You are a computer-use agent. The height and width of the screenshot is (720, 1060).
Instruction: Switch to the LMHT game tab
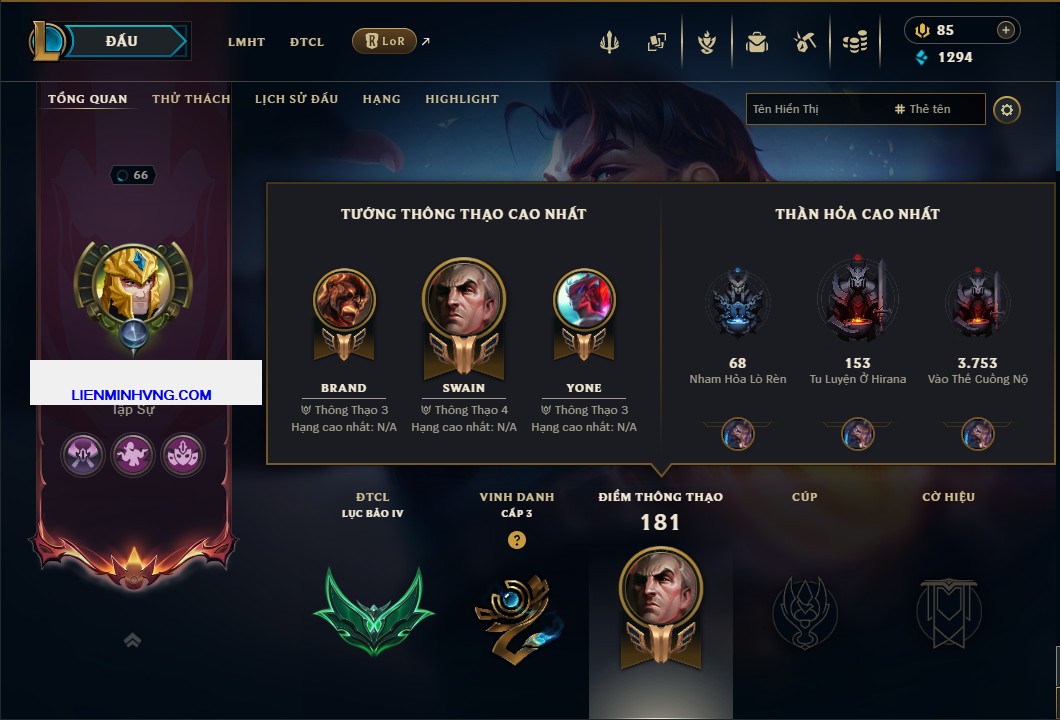(246, 42)
